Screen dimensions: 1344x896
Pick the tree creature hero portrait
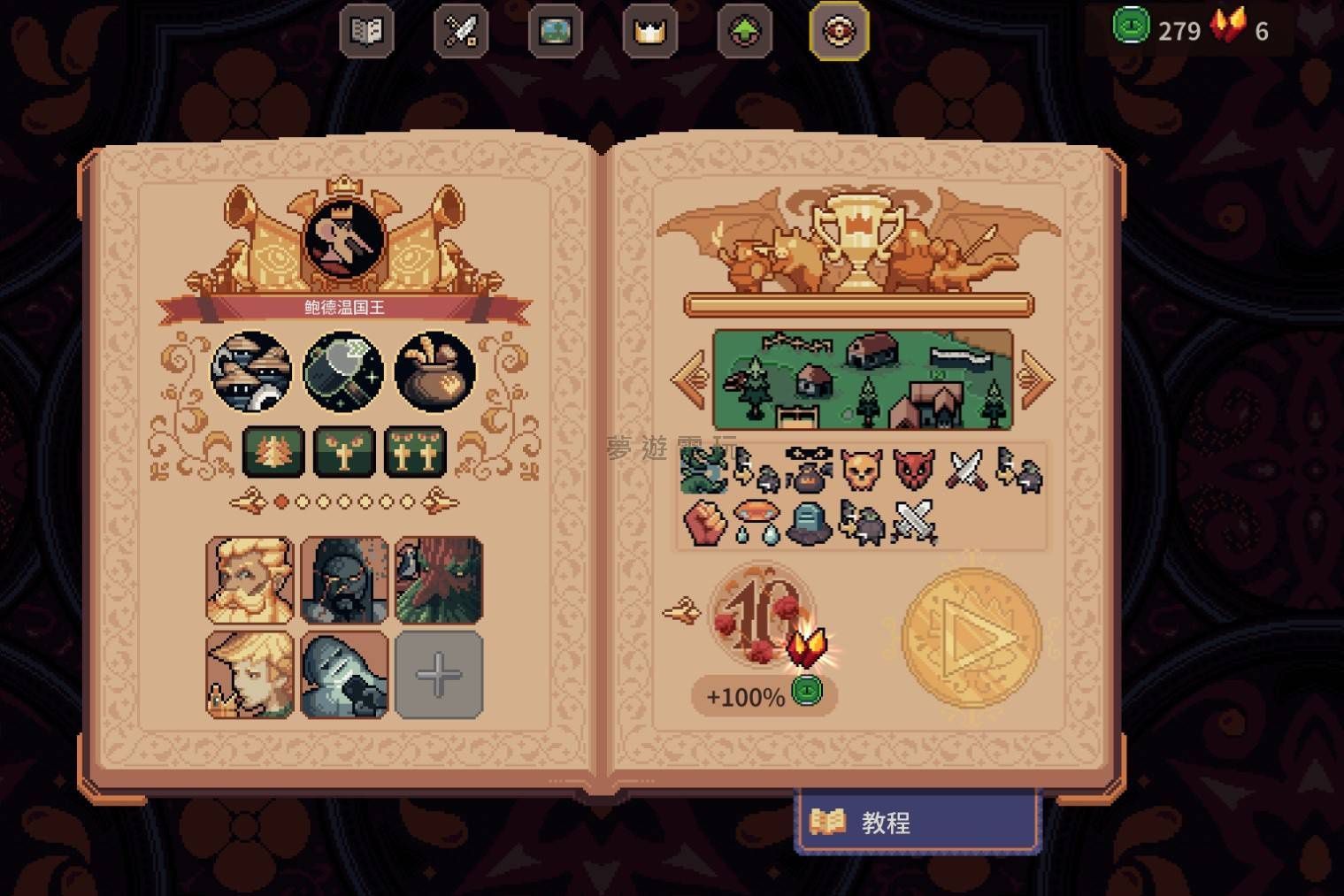pyautogui.click(x=439, y=579)
